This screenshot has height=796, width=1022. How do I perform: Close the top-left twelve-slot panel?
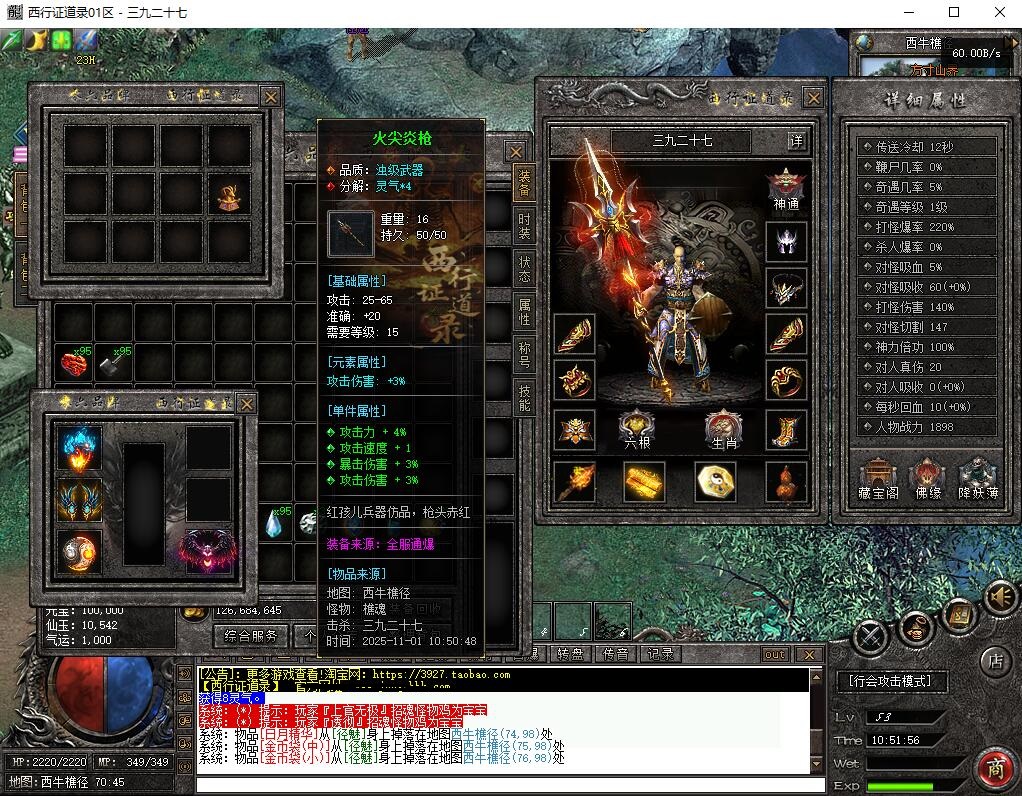click(x=270, y=97)
